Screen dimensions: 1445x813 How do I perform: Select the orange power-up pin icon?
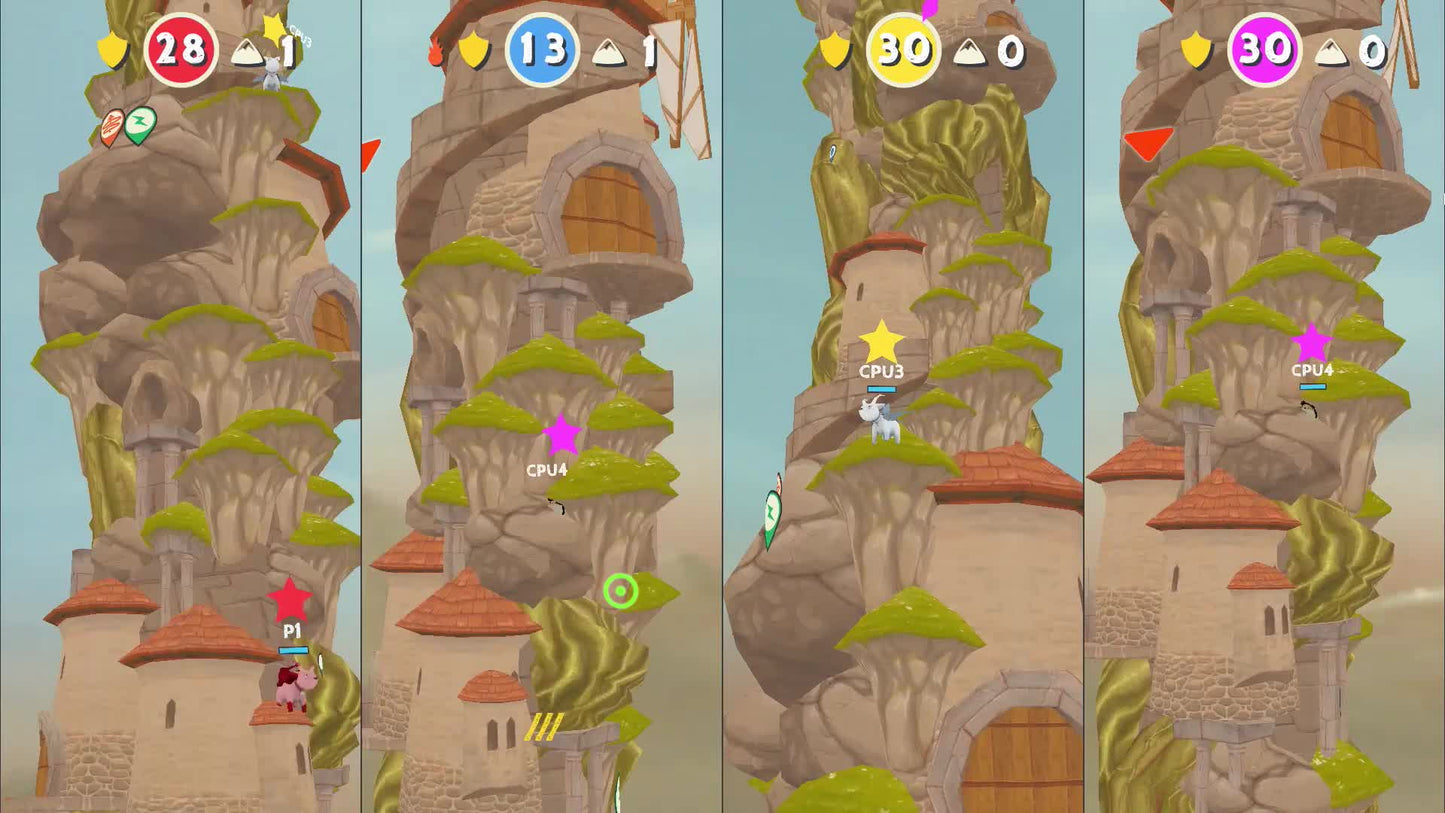(x=112, y=127)
